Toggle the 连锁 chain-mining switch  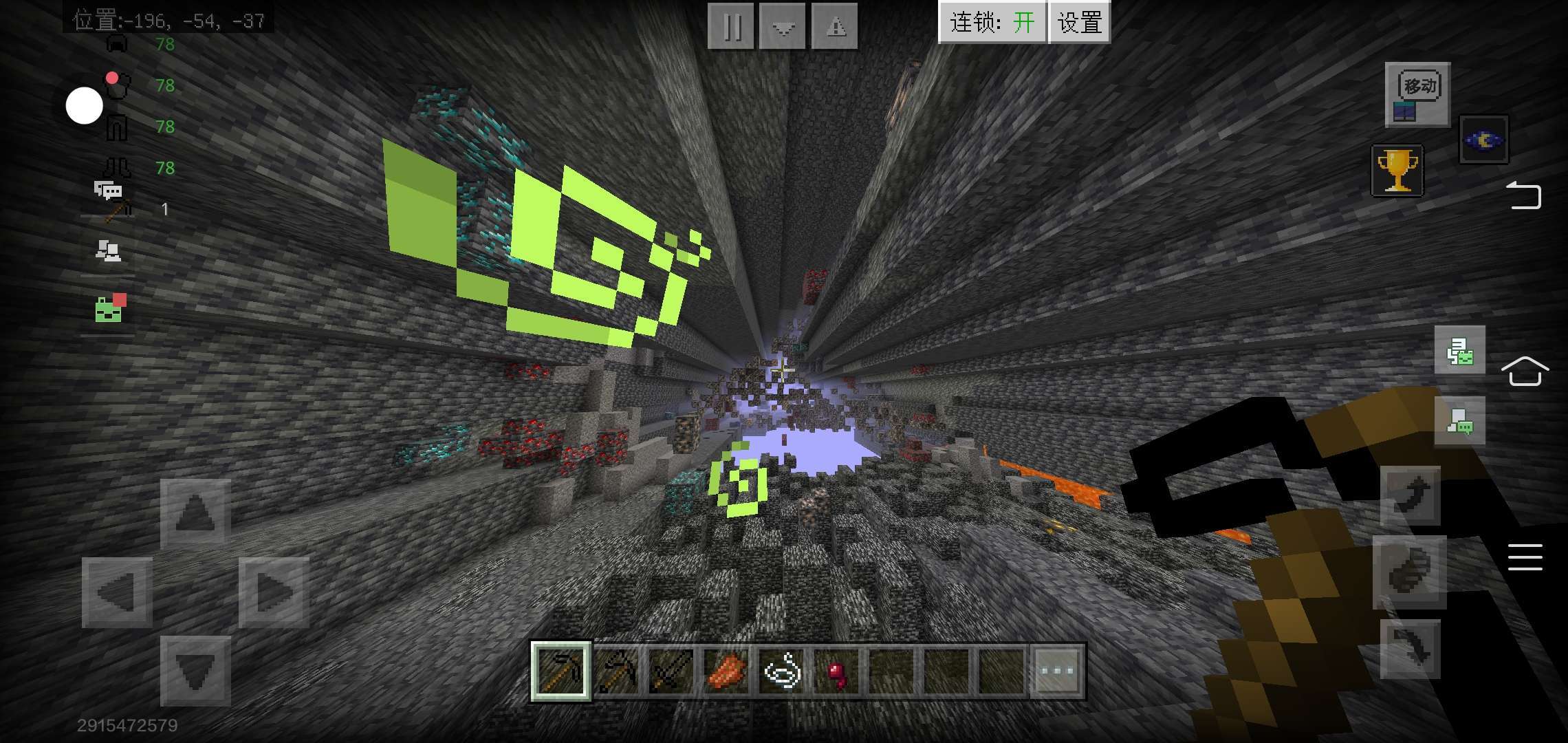[x=992, y=23]
